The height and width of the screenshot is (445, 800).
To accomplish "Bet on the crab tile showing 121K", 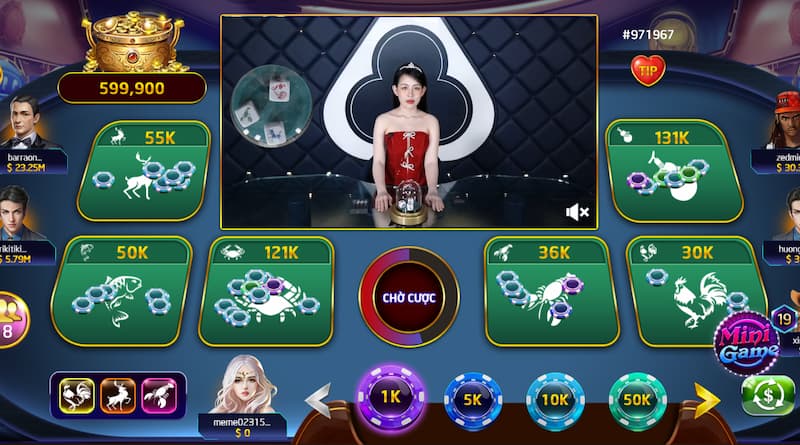I will (x=267, y=291).
